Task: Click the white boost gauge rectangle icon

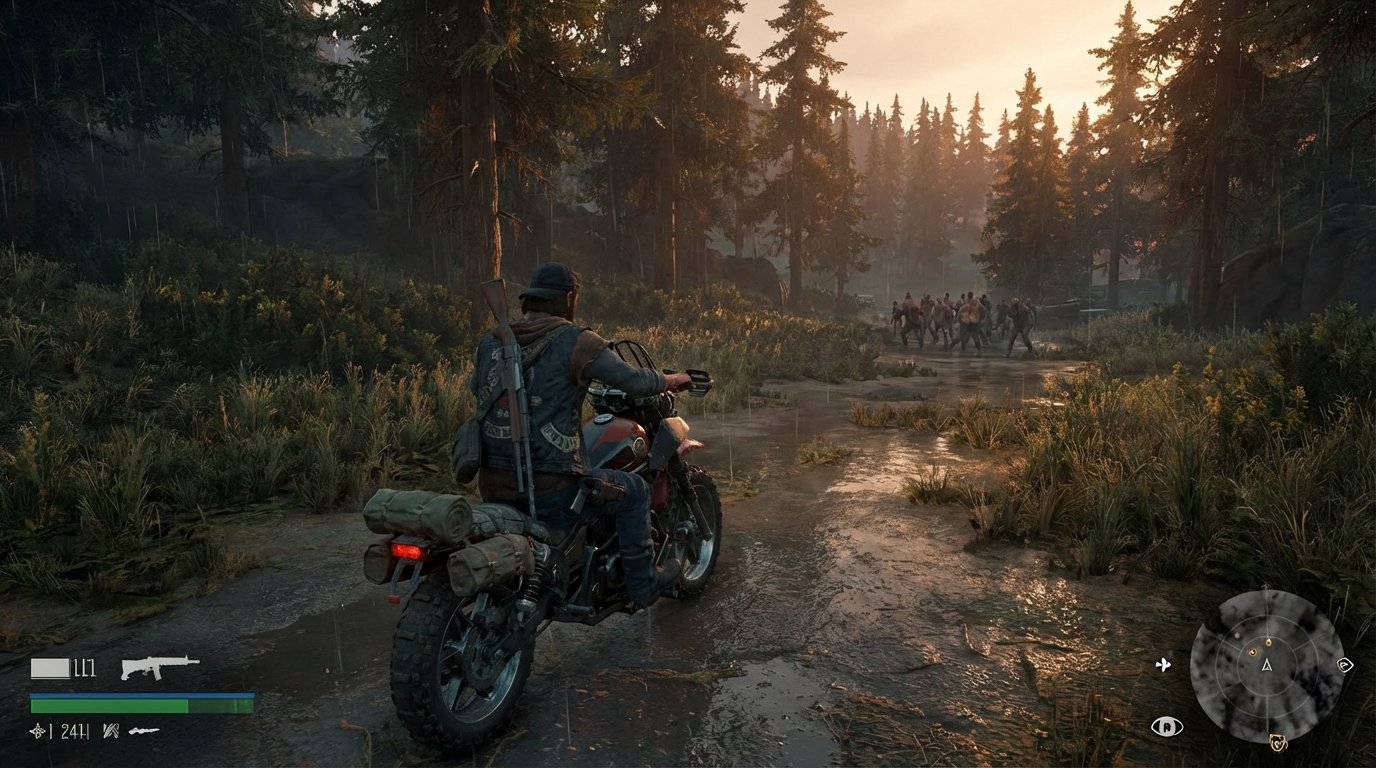Action: coord(51,667)
